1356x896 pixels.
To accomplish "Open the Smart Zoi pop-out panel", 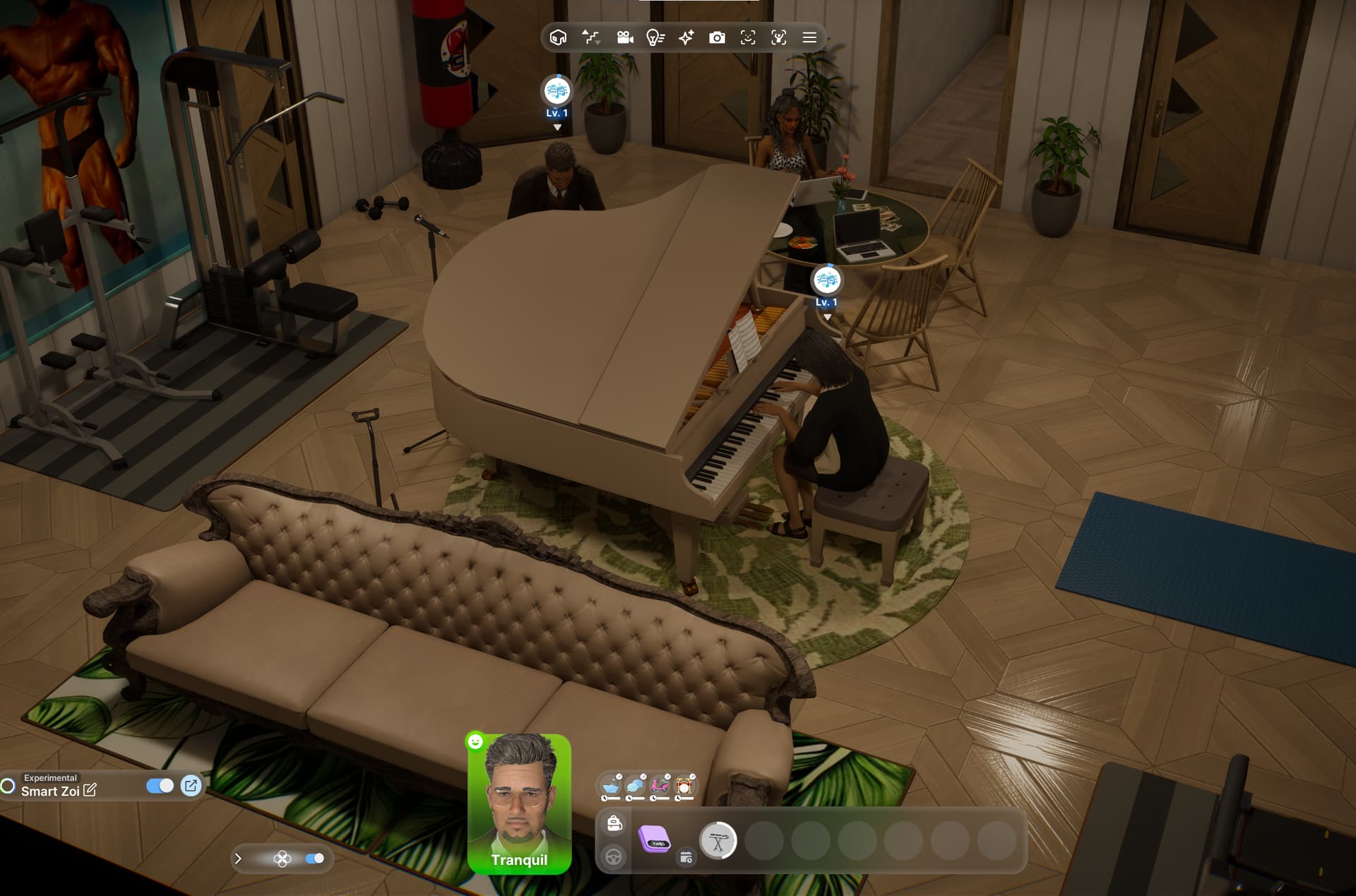I will 191,786.
